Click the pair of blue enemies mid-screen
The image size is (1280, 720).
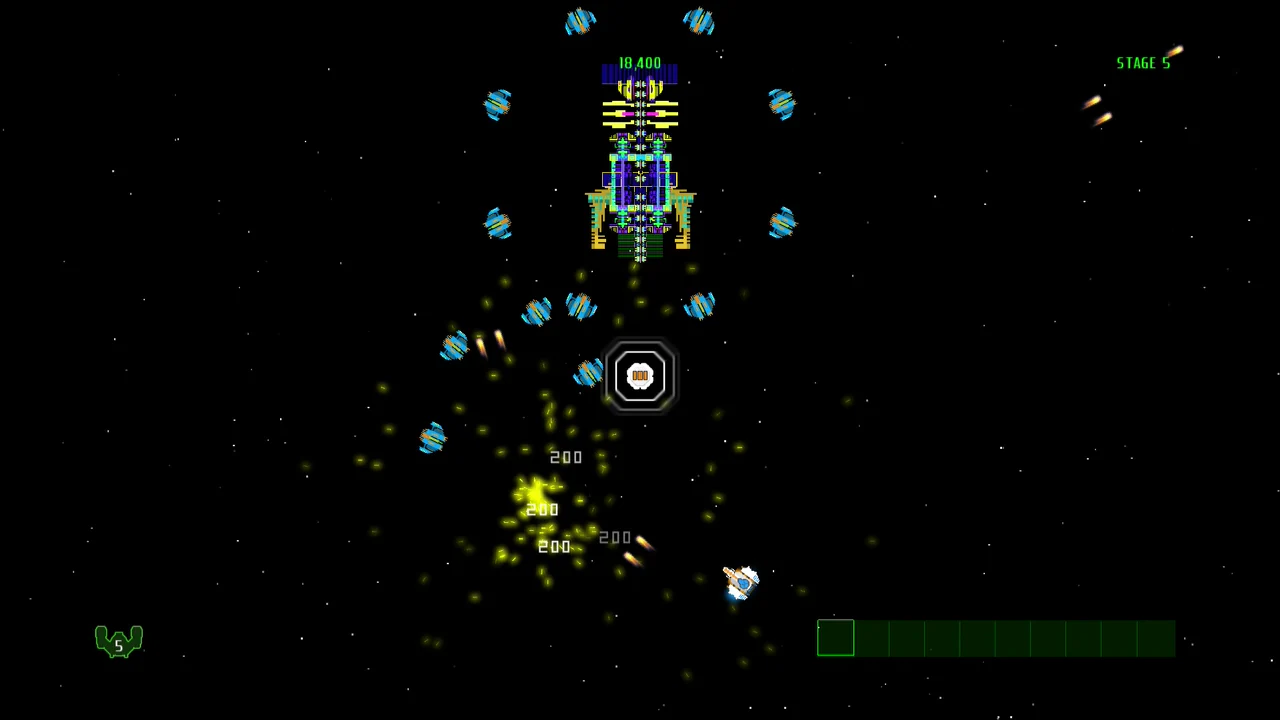click(x=558, y=310)
